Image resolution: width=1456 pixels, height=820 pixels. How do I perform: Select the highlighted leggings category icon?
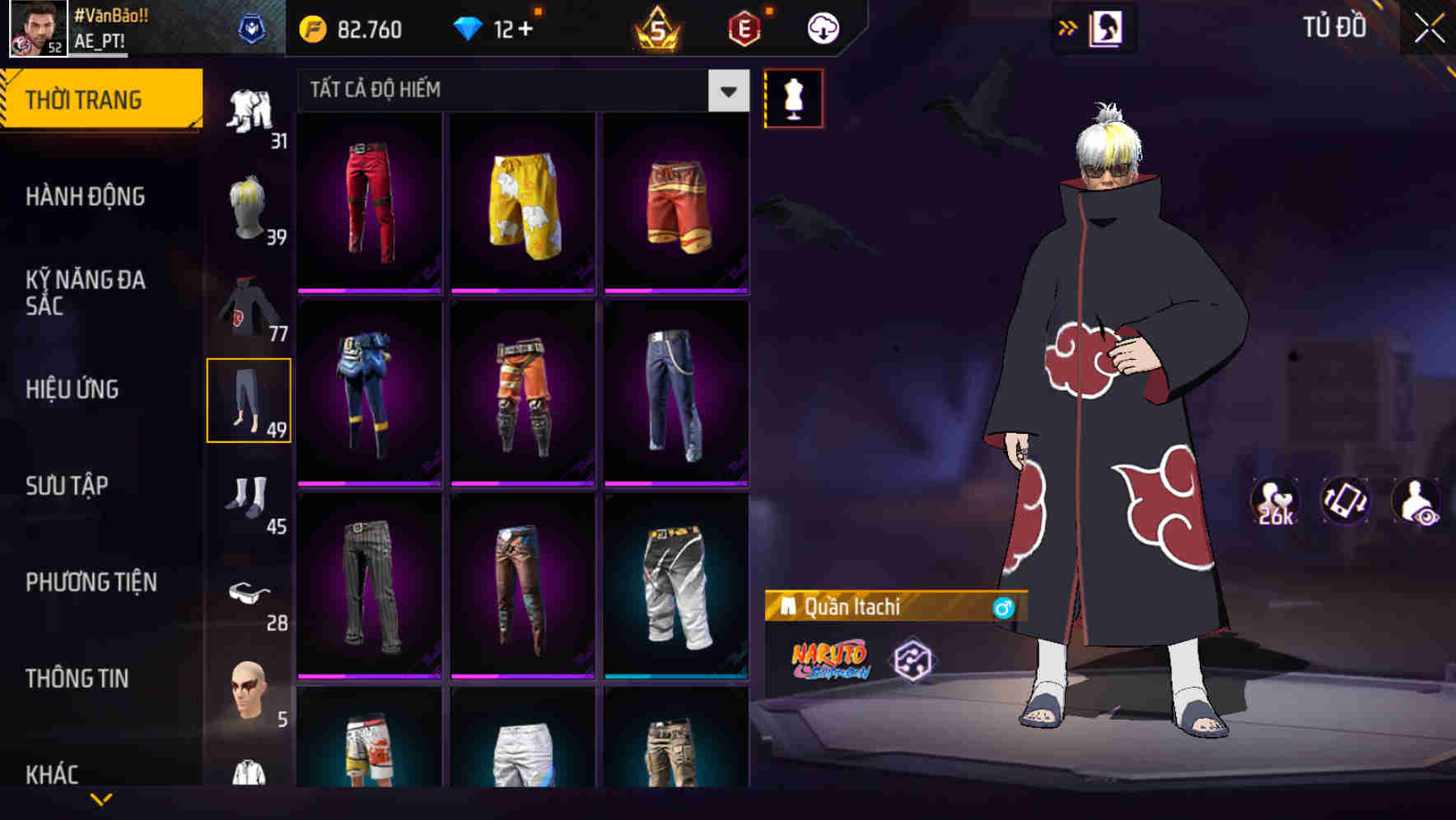pyautogui.click(x=250, y=399)
